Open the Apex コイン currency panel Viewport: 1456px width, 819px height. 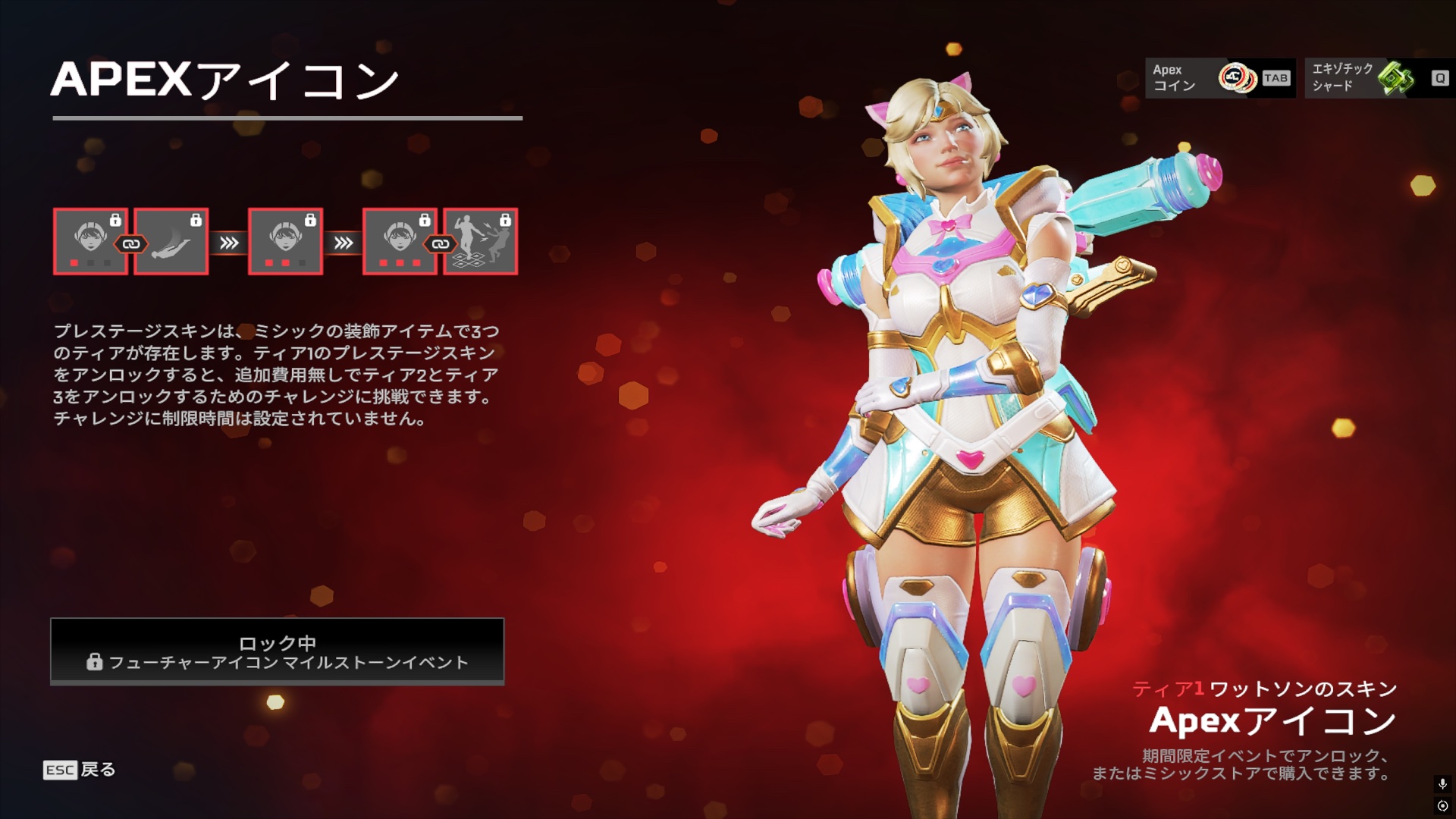1220,78
